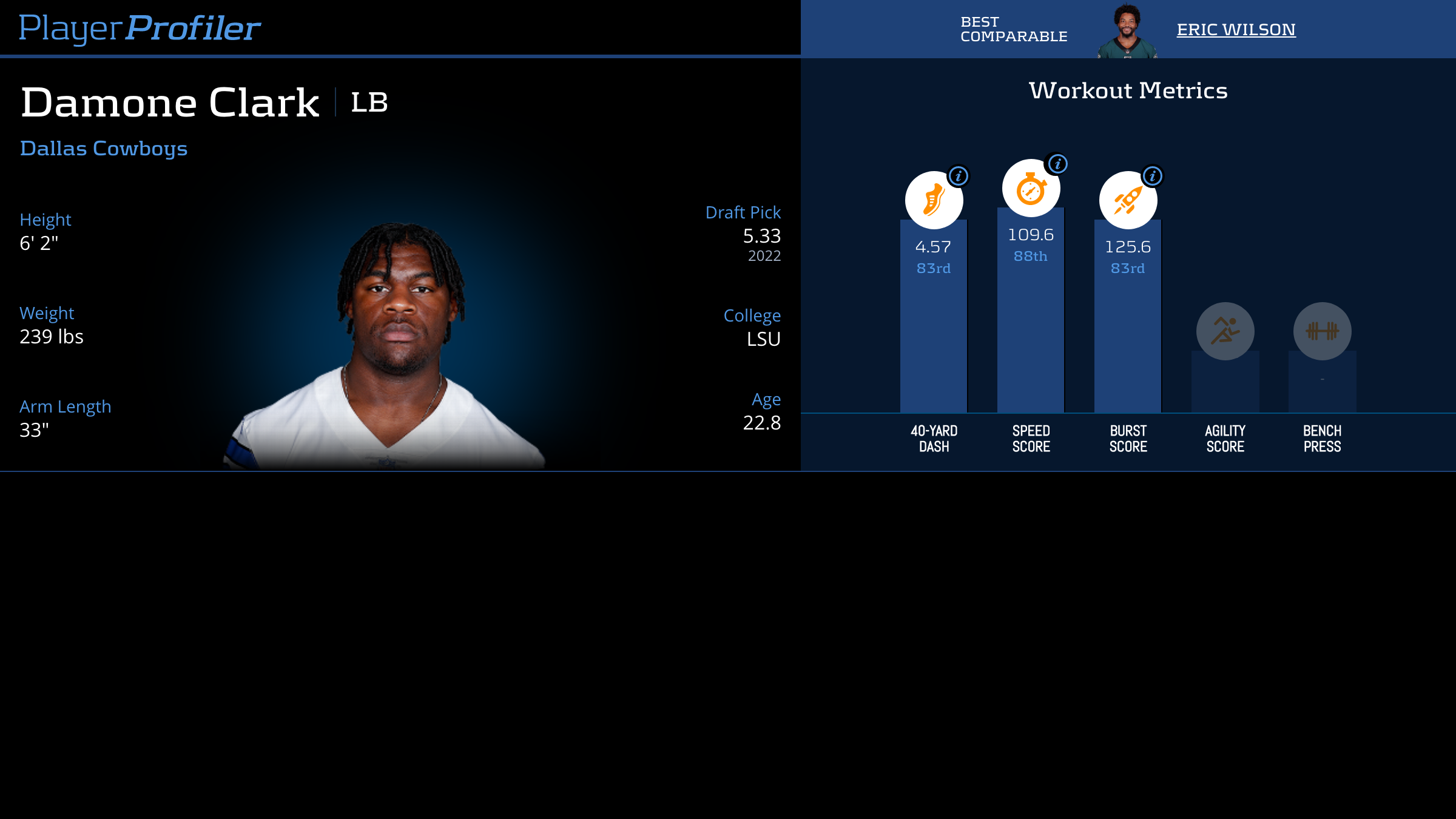
Task: Show info for the Burst Score metric
Action: coord(1153,176)
